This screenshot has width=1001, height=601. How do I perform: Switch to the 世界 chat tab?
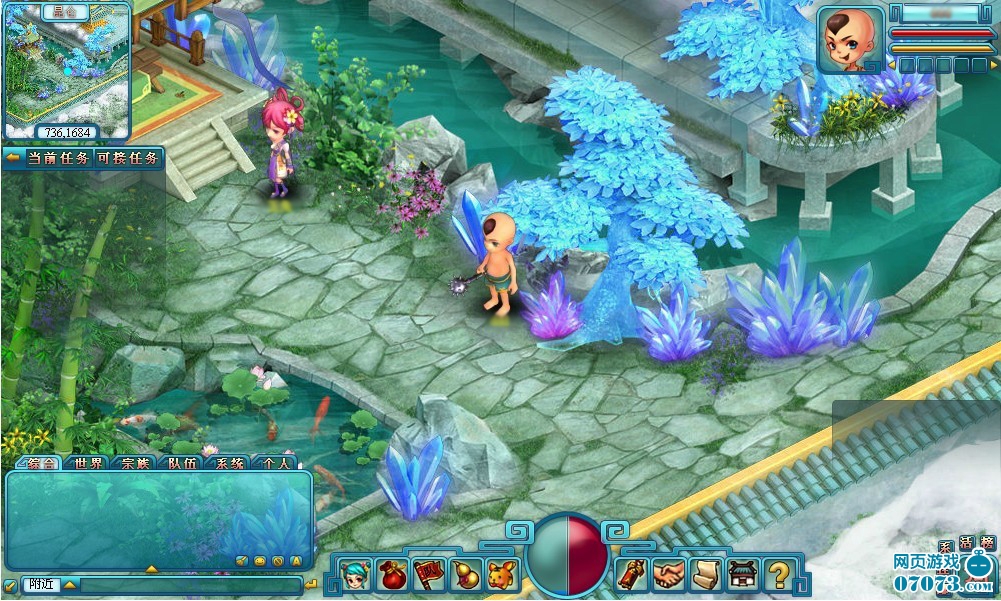(x=88, y=463)
